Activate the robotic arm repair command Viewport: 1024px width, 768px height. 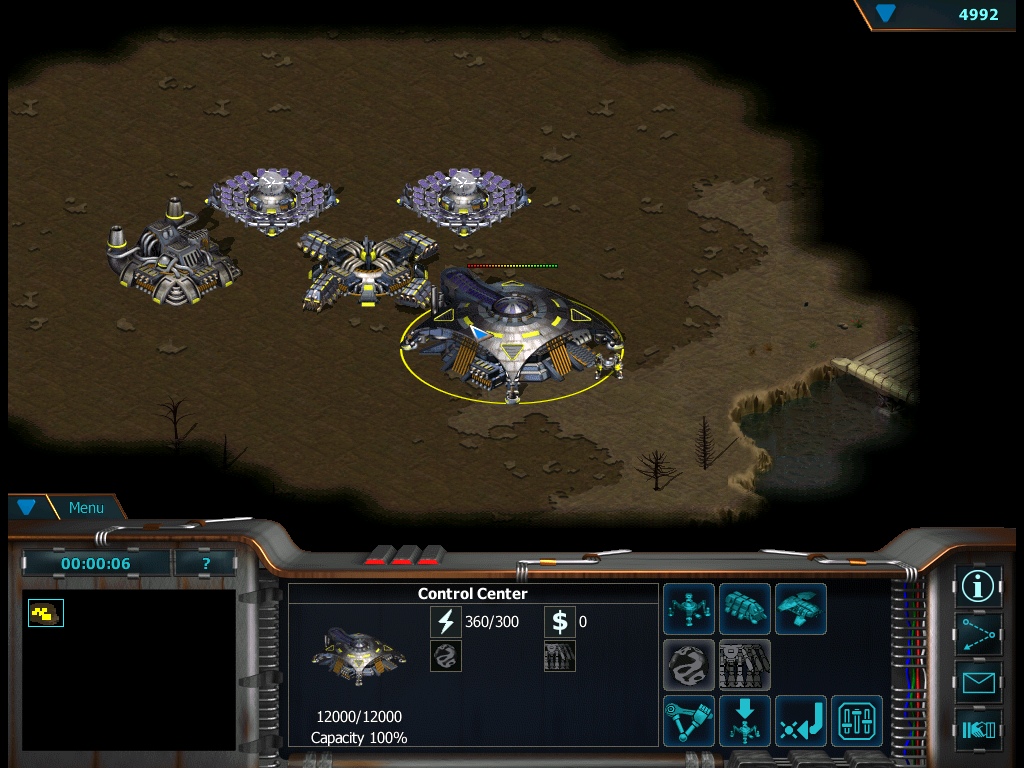[689, 721]
